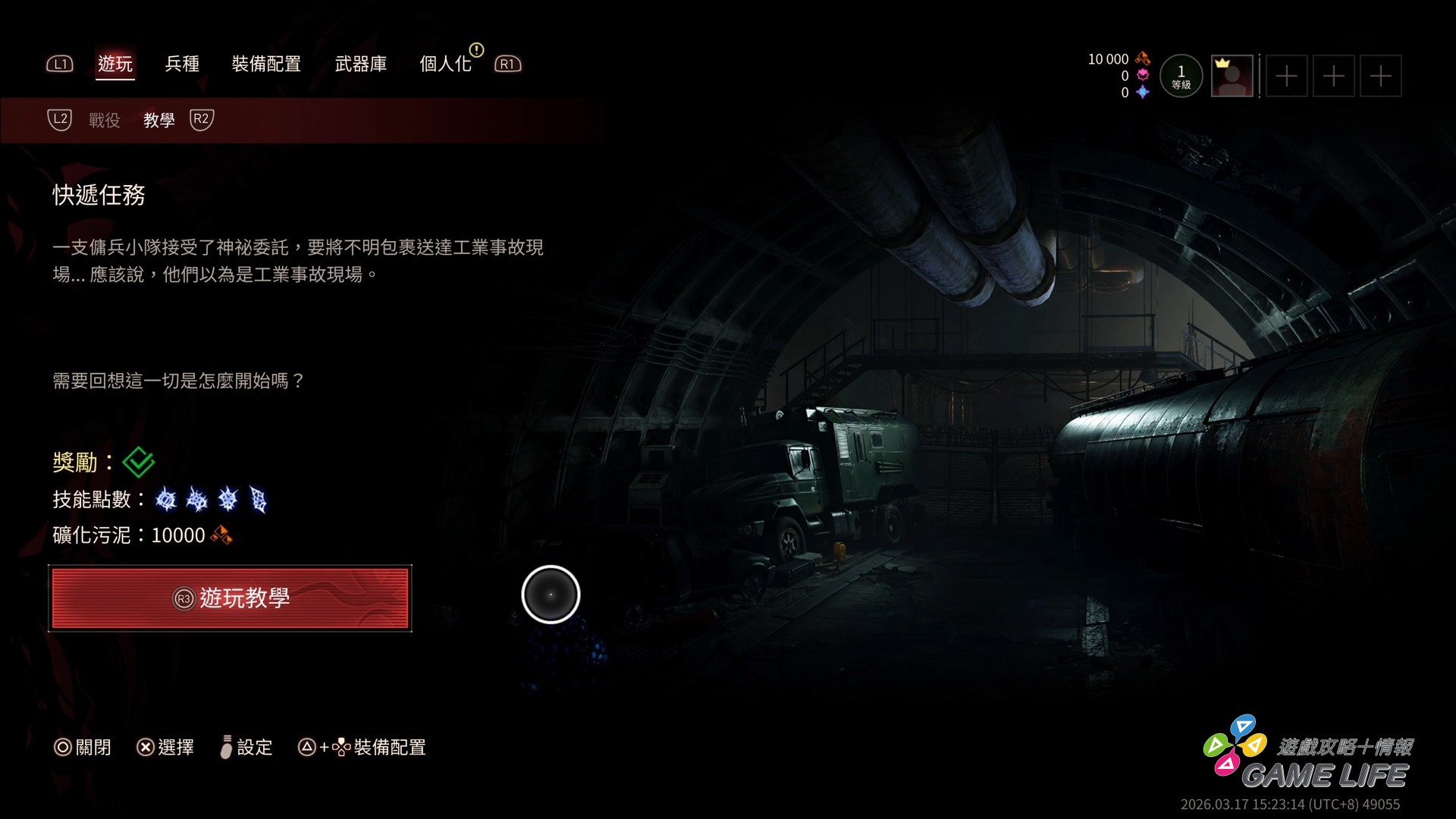This screenshot has height=819, width=1456.
Task: Click the last skill point reward icon
Action: point(256,500)
